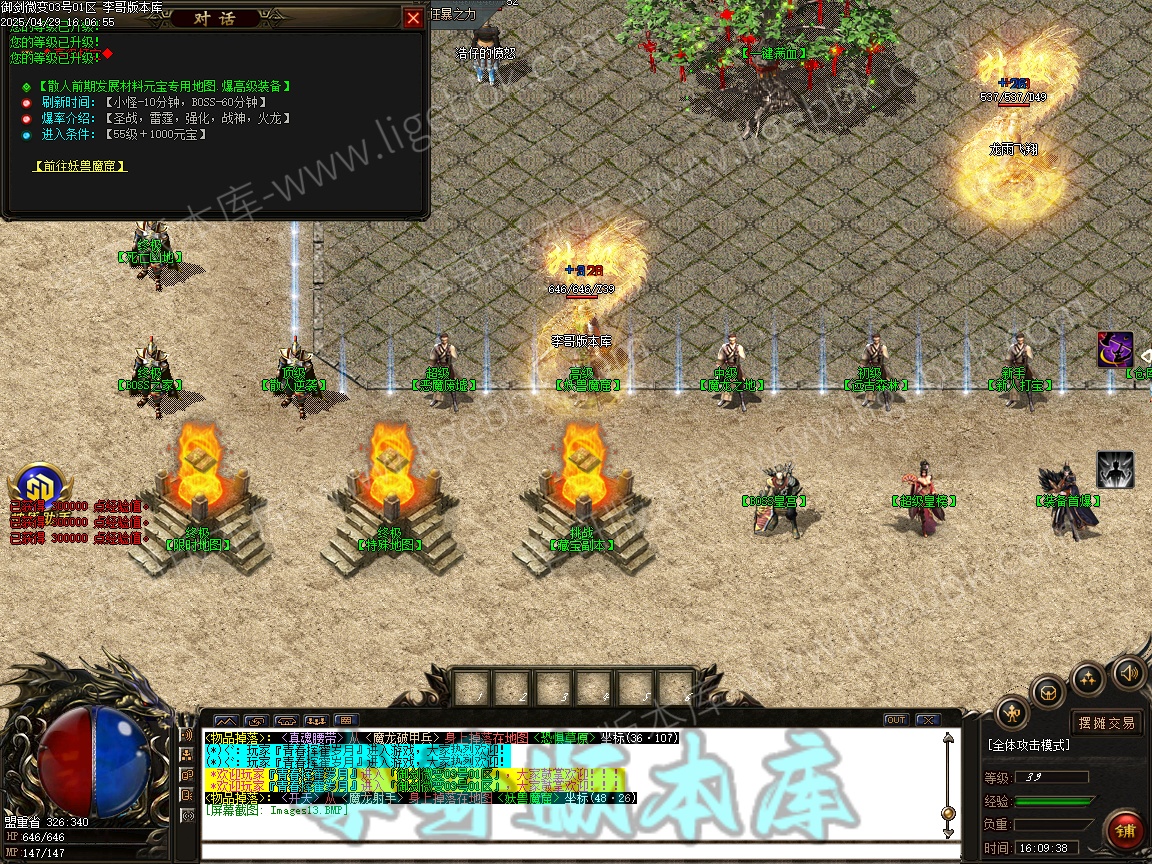Open the 摆摊交易 stall trading button
The image size is (1152, 864).
pos(1106,722)
